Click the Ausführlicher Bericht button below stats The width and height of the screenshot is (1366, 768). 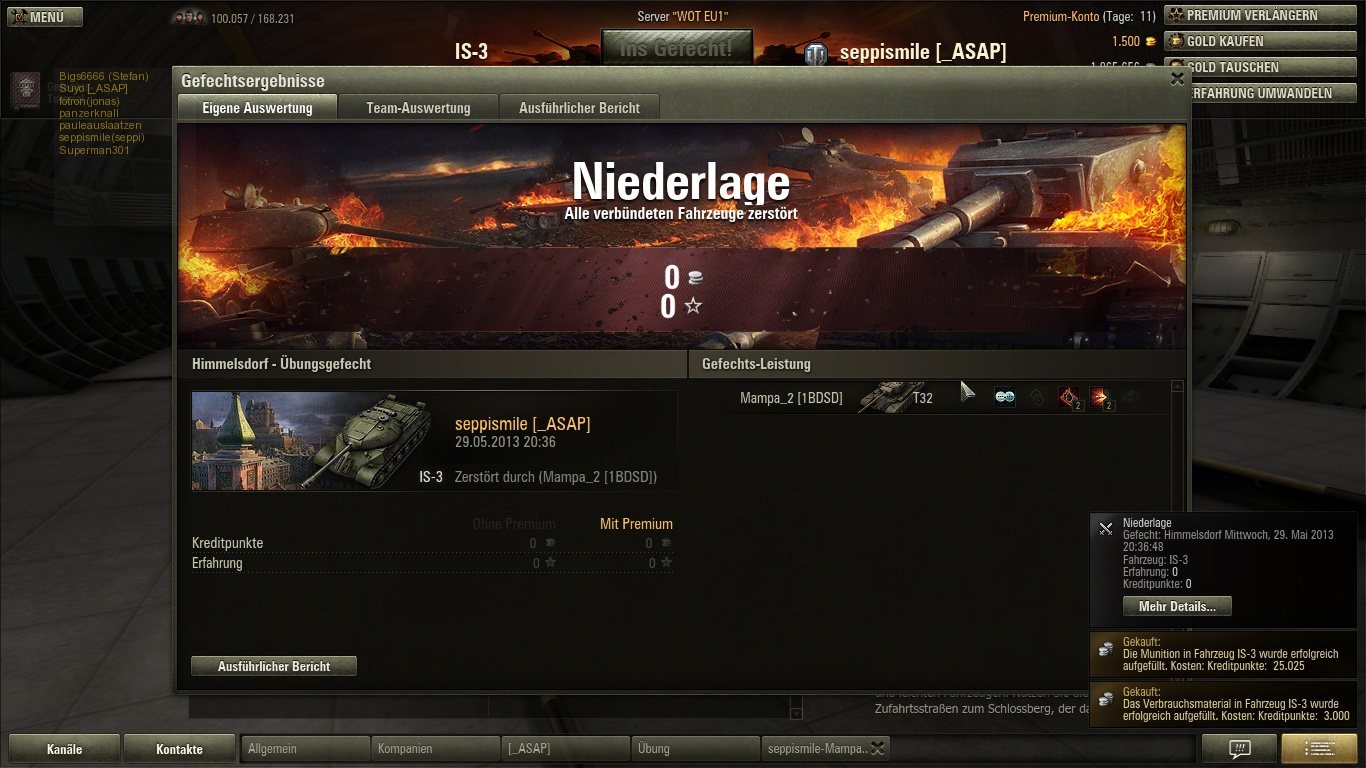point(274,666)
